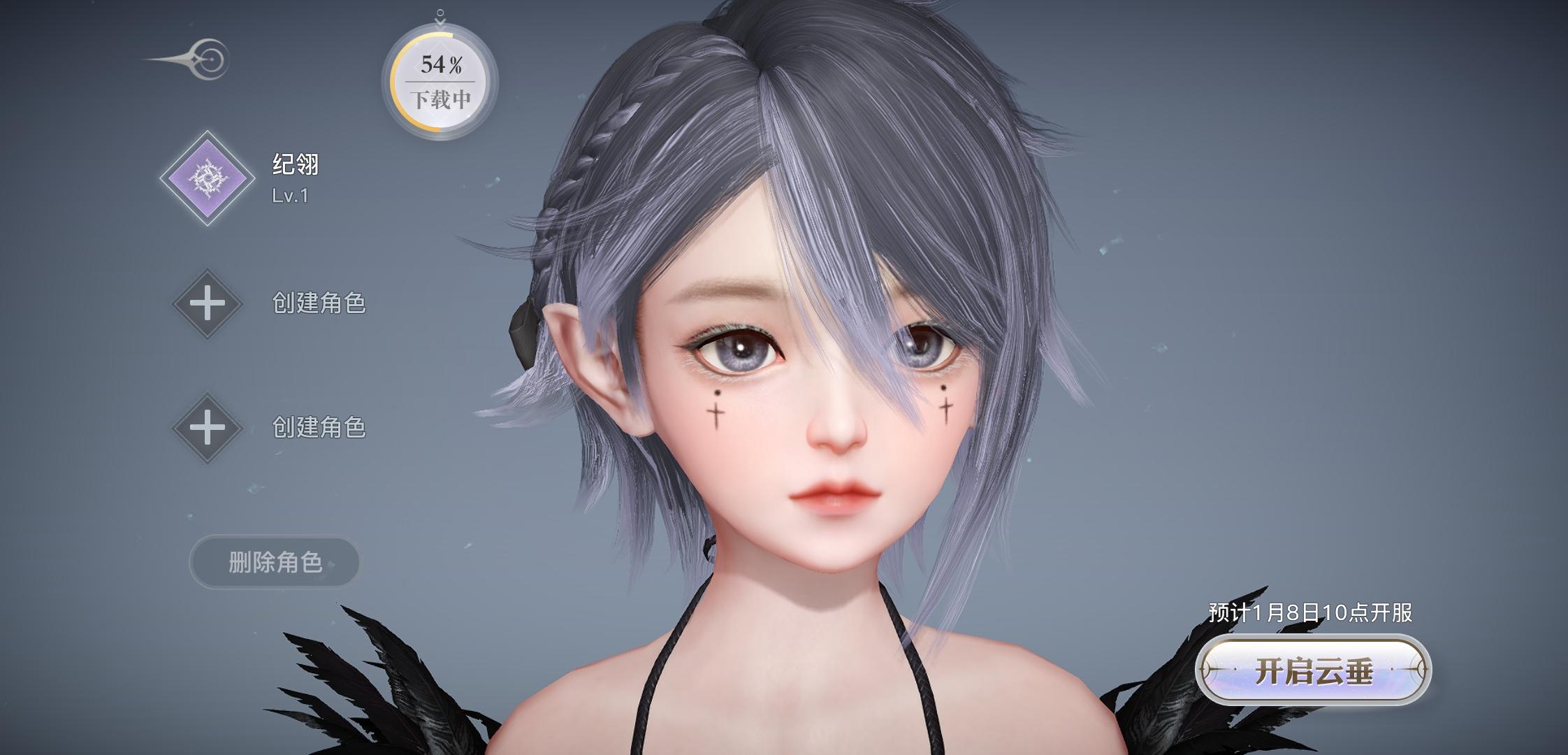The width and height of the screenshot is (1568, 755).
Task: Click the first plus diamond to create character
Action: tap(209, 303)
